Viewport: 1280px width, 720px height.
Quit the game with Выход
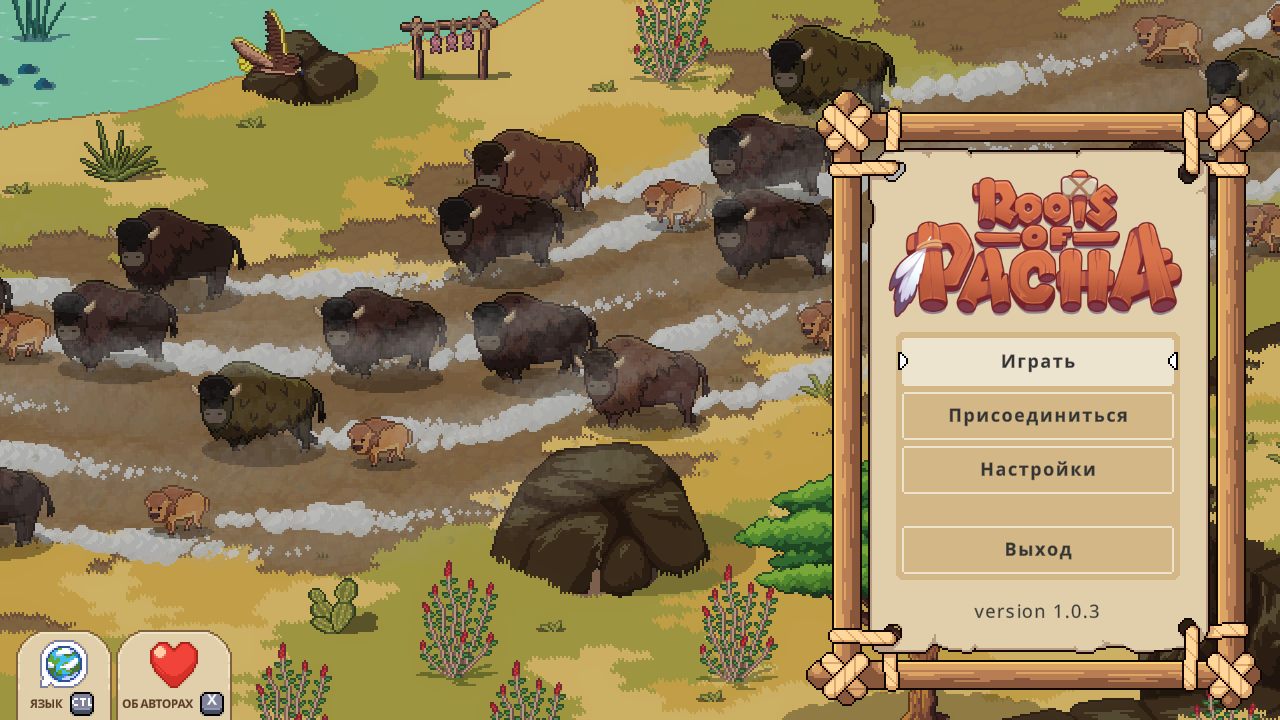pos(1037,550)
